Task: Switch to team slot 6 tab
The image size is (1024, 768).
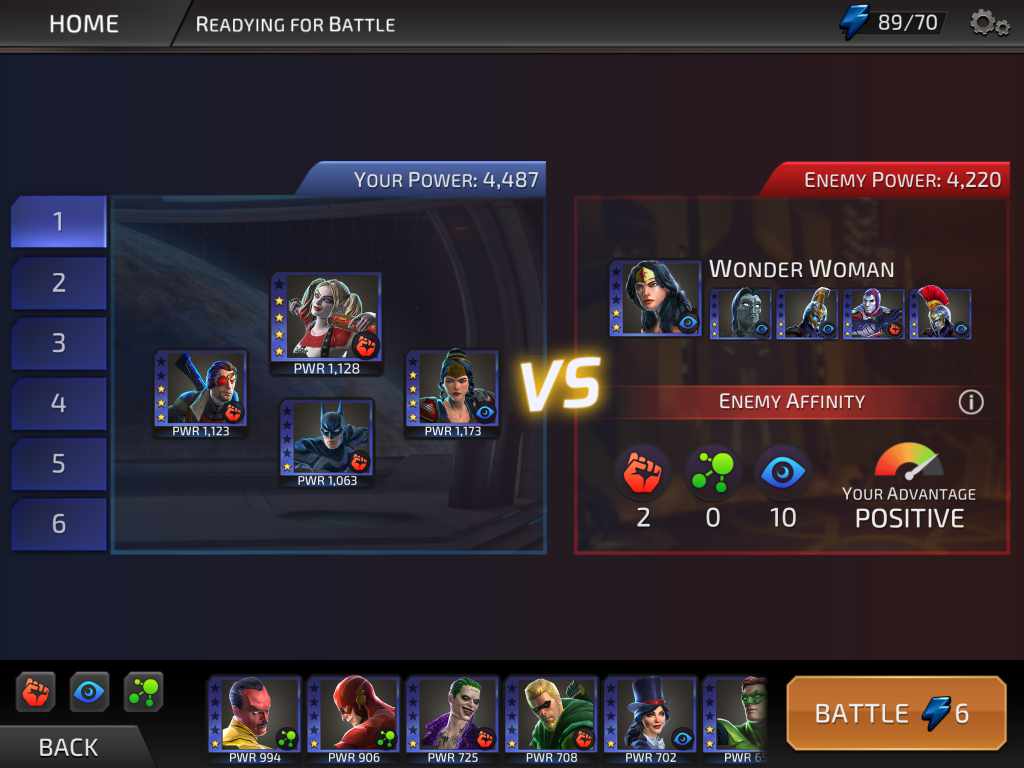Action: pyautogui.click(x=59, y=523)
